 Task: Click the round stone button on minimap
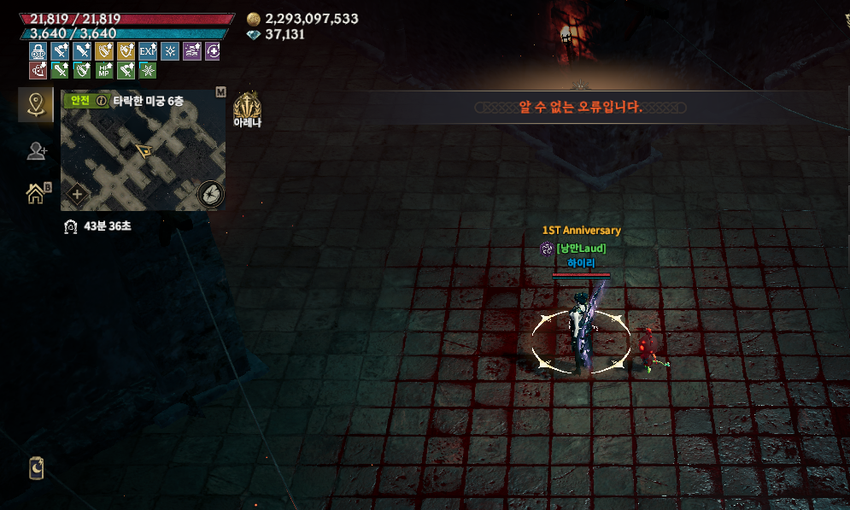(x=210, y=193)
